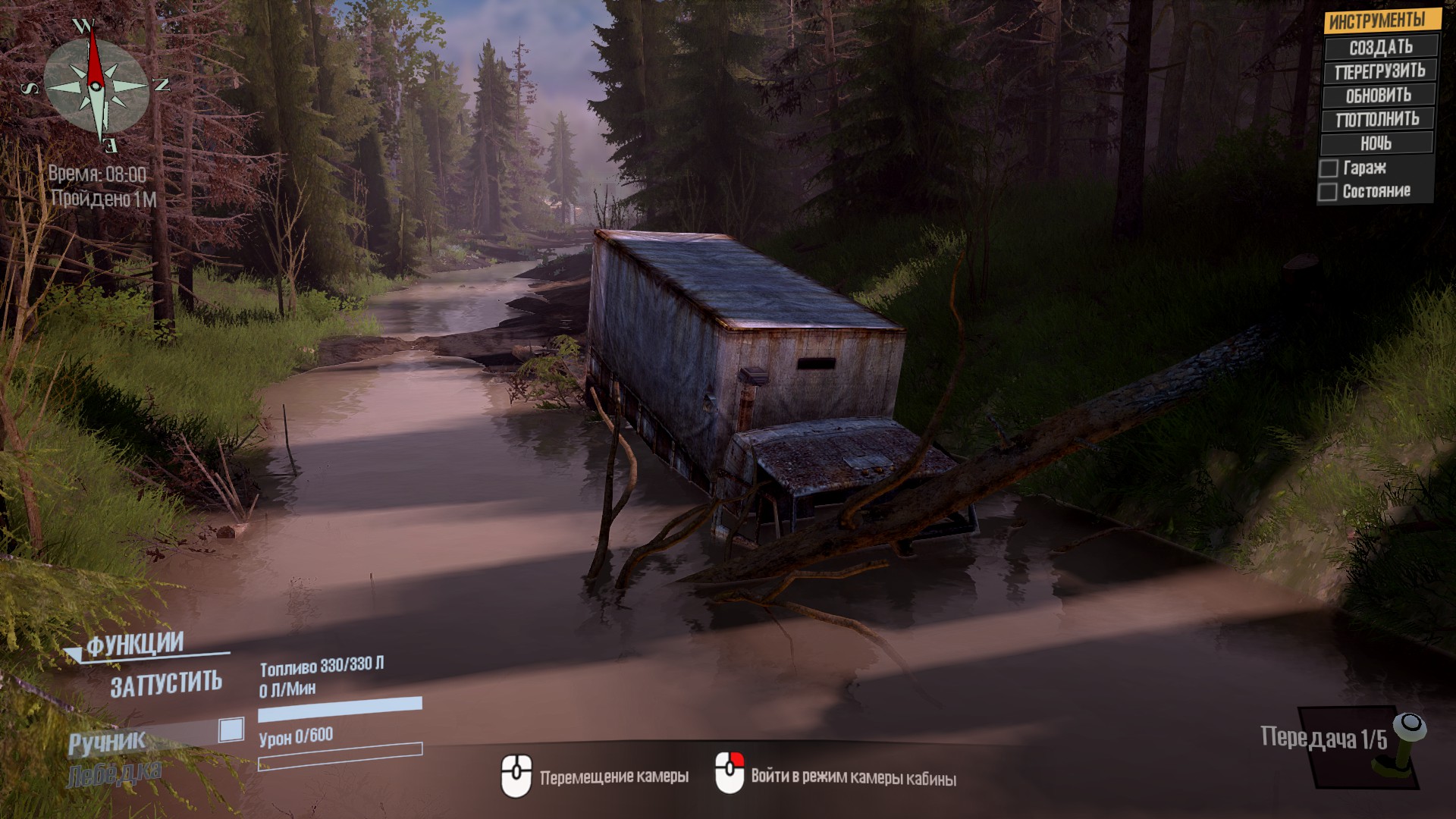Select the Лебедка winch option
Viewport: 1456px width, 819px height.
(x=114, y=775)
